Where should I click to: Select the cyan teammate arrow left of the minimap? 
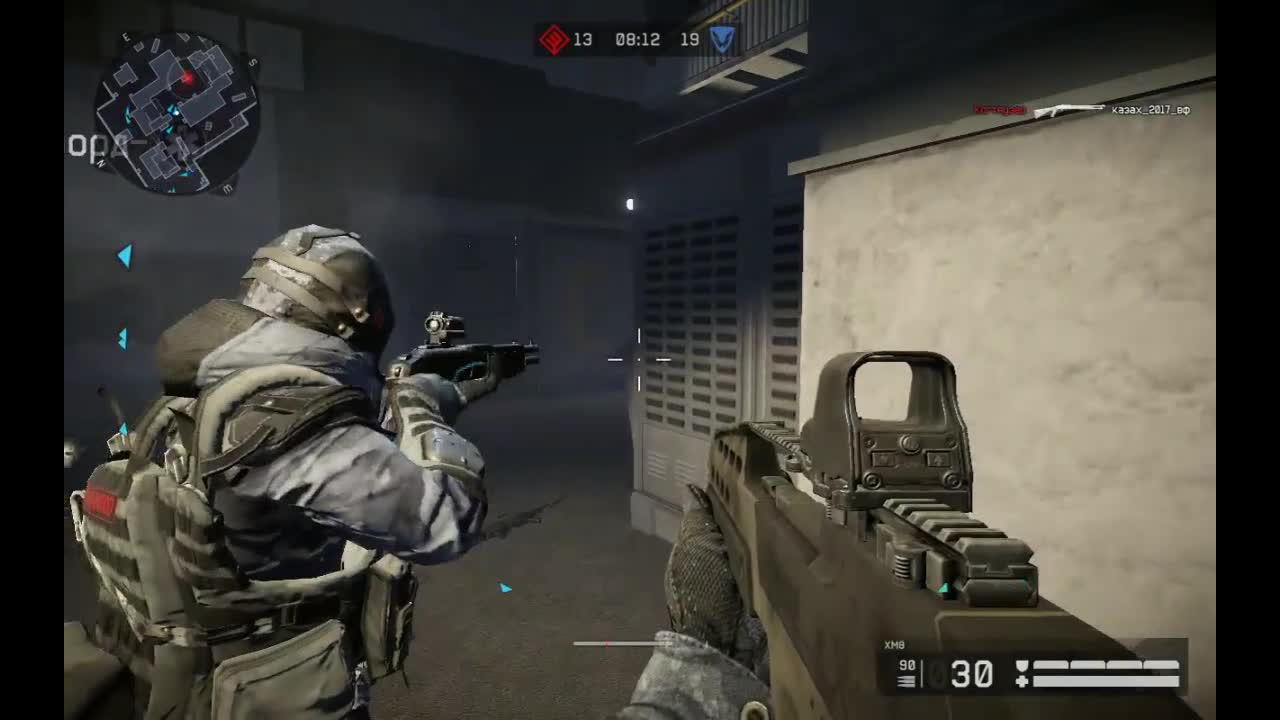(124, 256)
